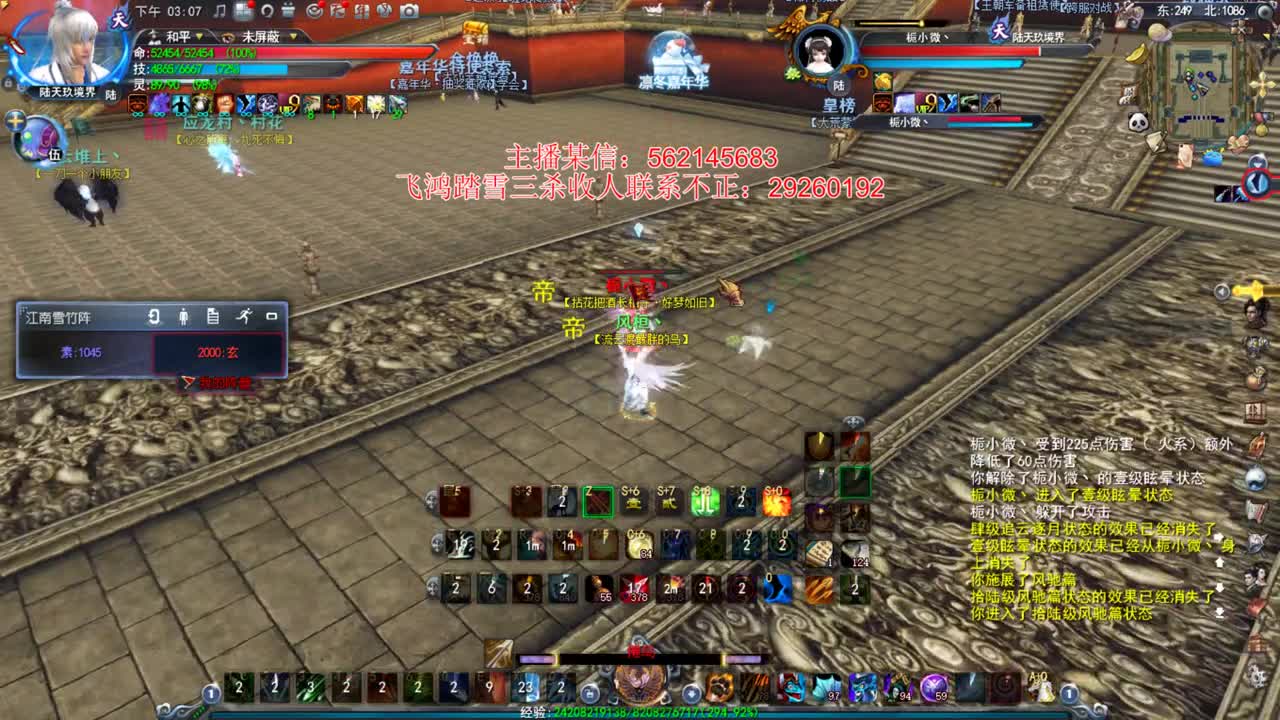Screen dimensions: 1280x720
Task: Click the person icon on 江南雪竹阵 panel
Action: click(184, 317)
